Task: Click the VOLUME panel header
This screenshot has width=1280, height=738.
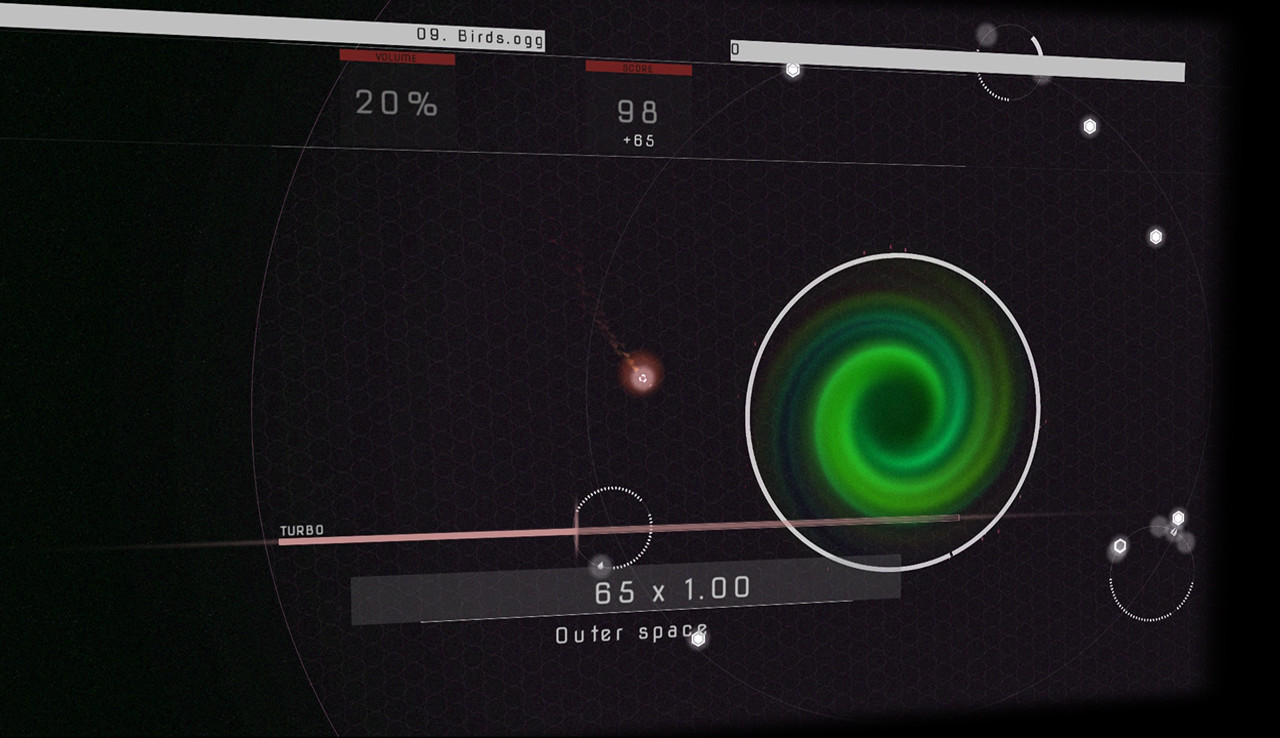Action: point(397,59)
